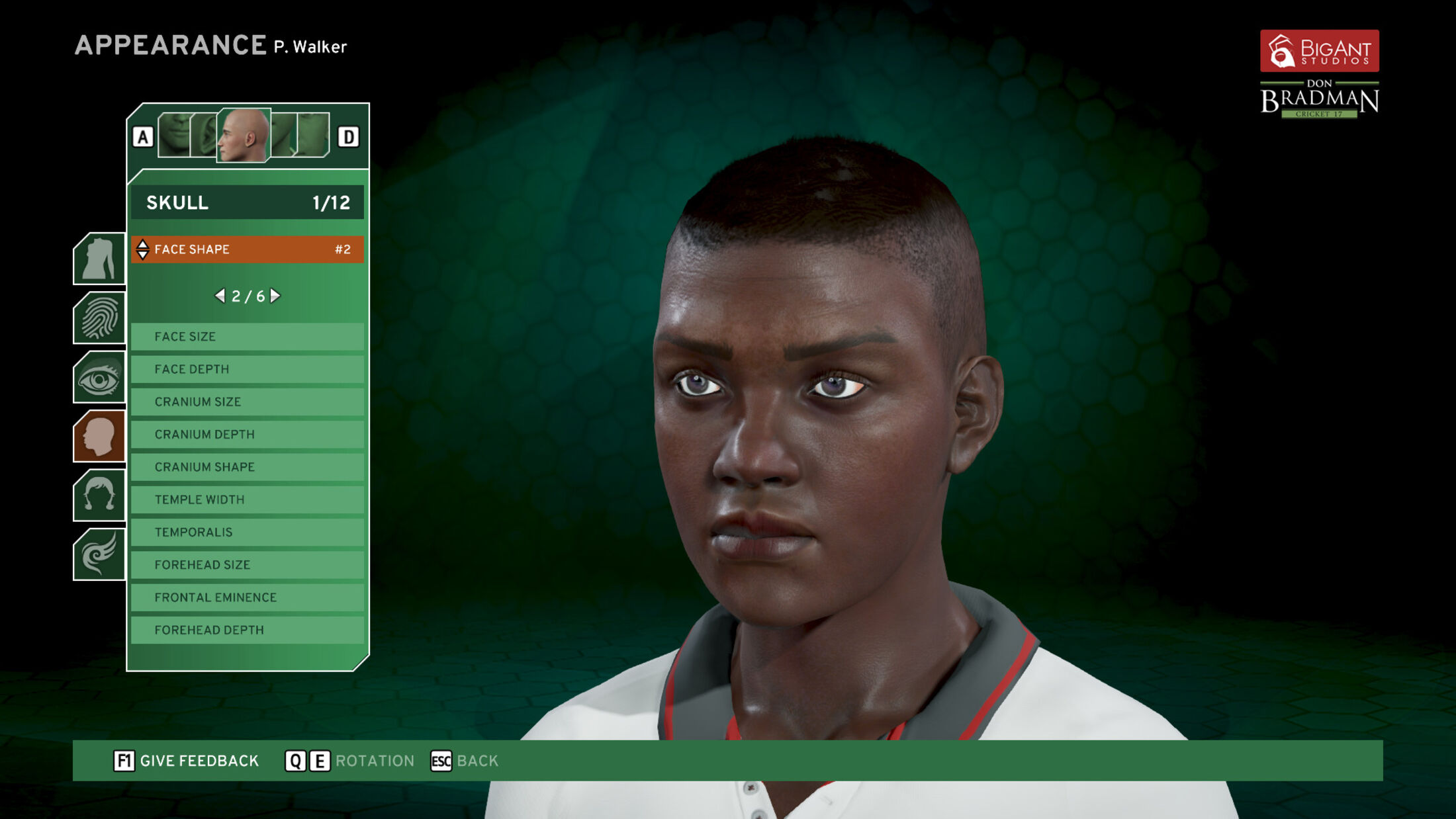The image size is (1456, 819).
Task: Select Temple Width
Action: click(247, 499)
